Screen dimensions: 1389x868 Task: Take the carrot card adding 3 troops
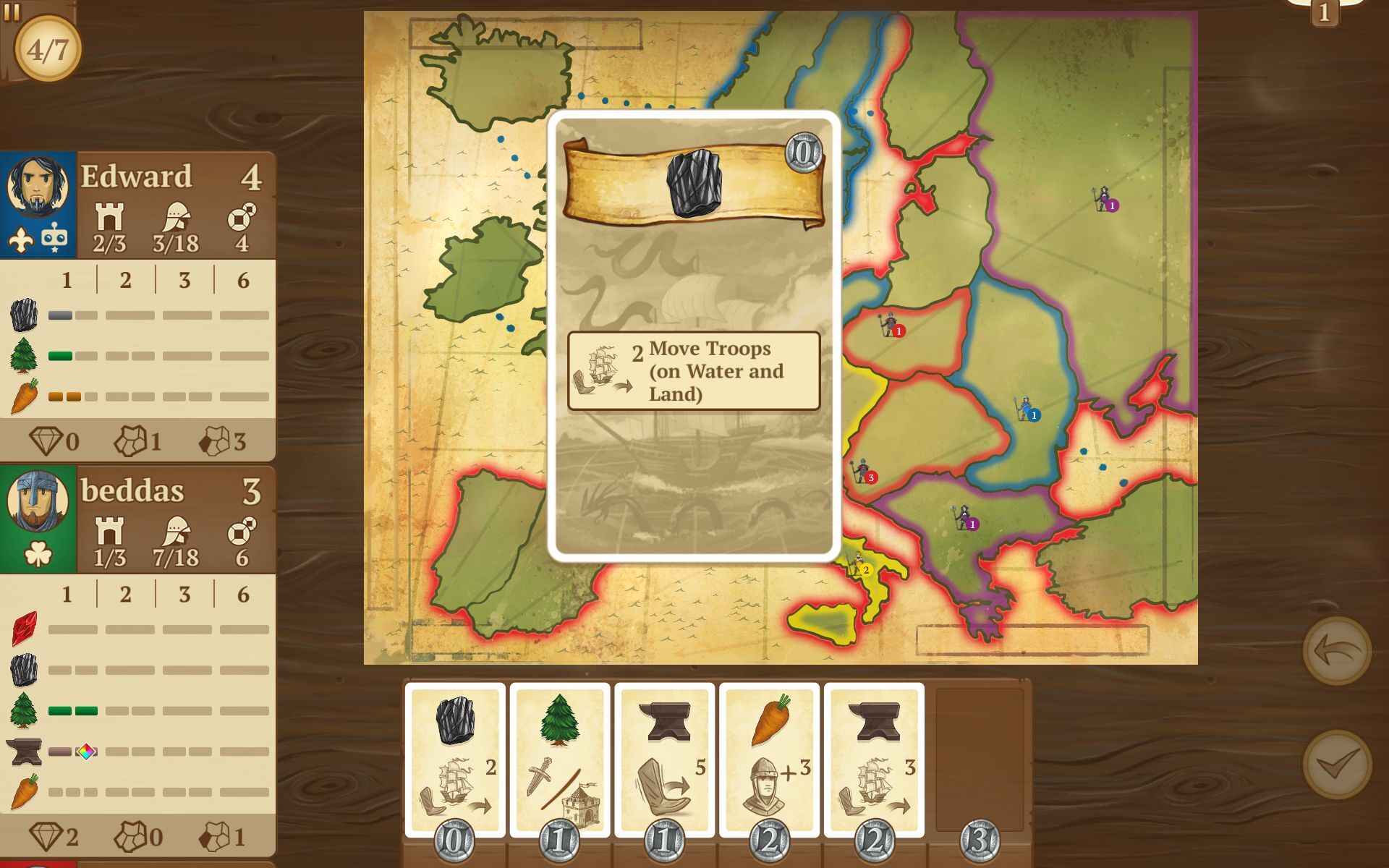[x=769, y=759]
